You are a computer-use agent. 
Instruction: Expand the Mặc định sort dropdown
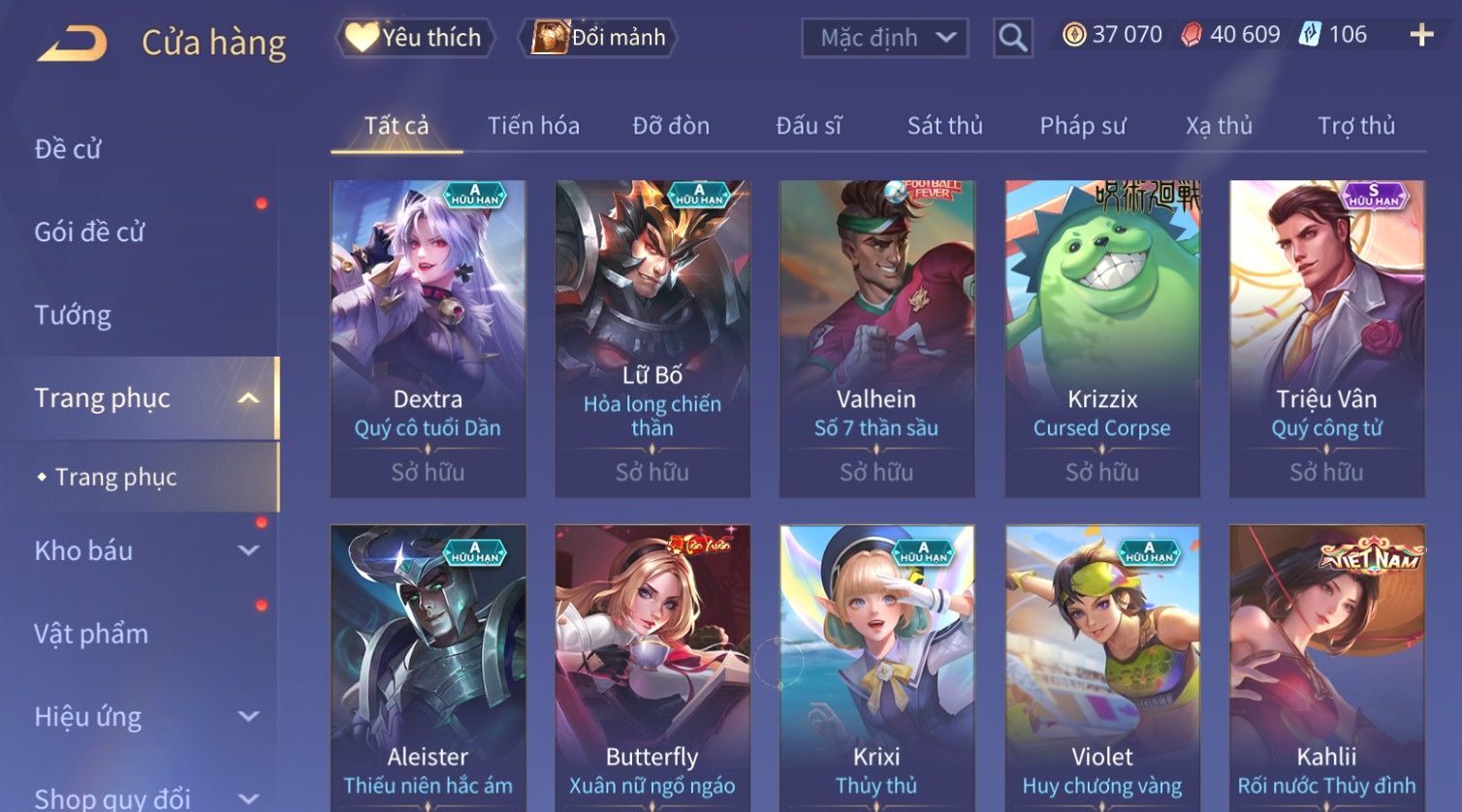pyautogui.click(x=884, y=38)
